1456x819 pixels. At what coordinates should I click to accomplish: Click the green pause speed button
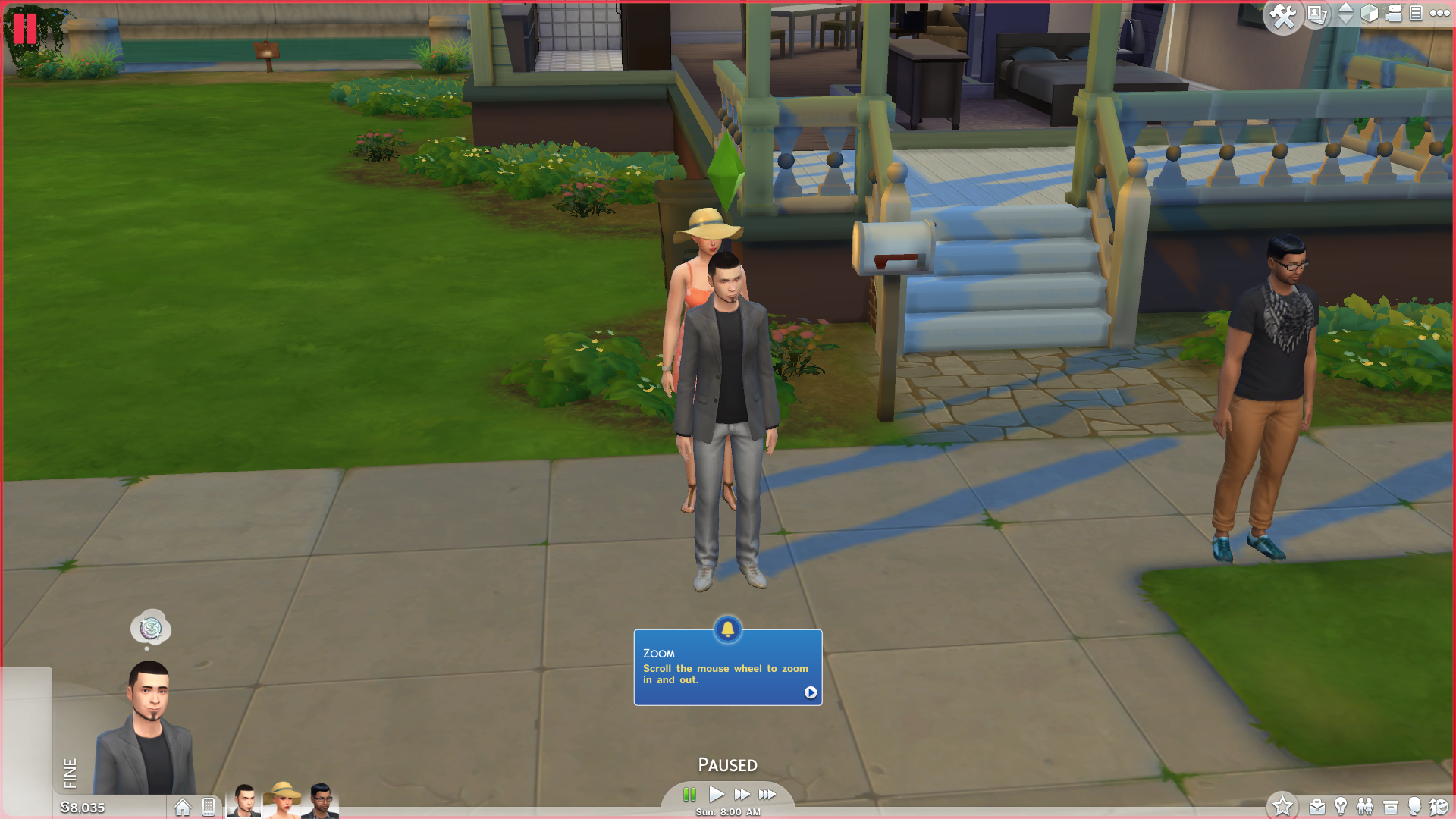click(x=689, y=794)
